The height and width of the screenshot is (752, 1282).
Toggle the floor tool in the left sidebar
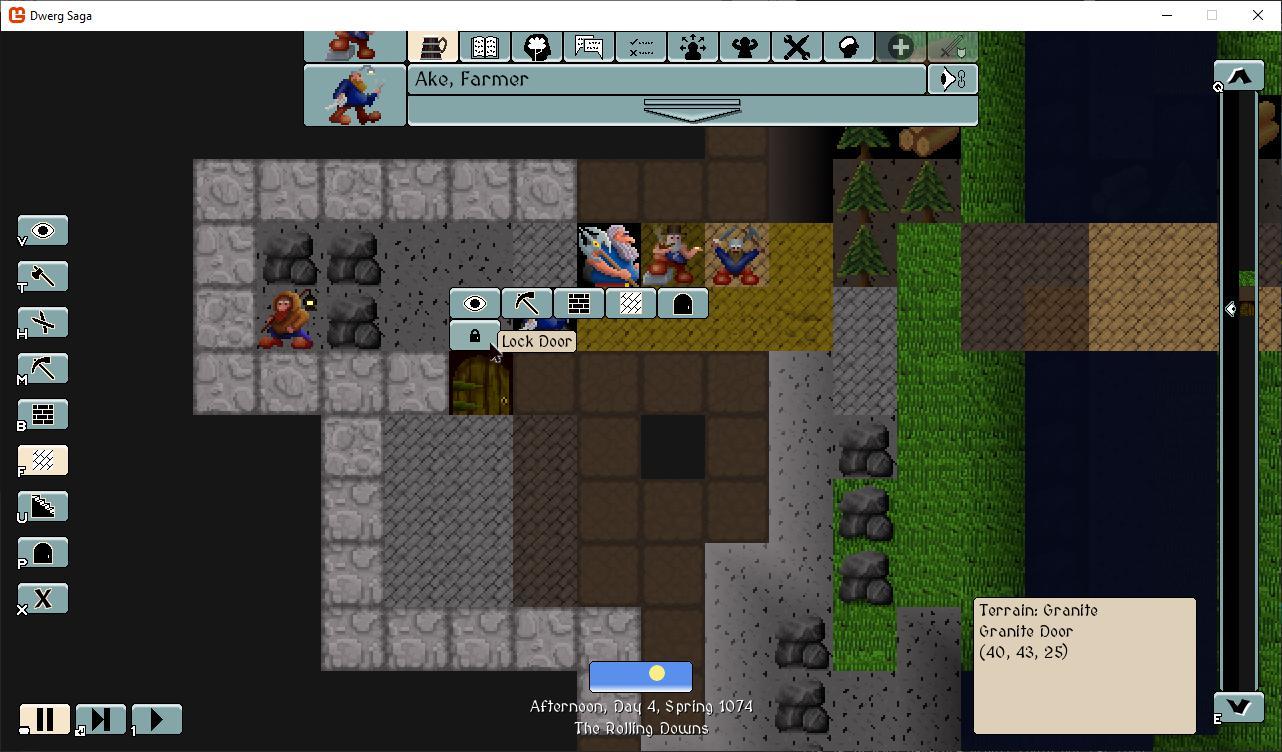click(43, 460)
